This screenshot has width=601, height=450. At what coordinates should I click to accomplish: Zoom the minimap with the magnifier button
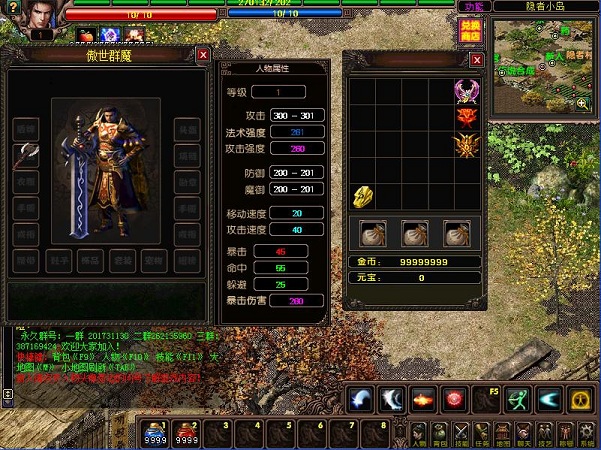point(582,102)
